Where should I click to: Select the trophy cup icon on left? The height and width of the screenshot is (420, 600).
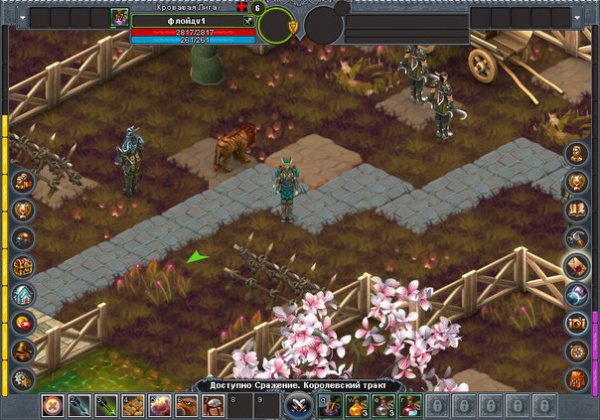(x=24, y=210)
